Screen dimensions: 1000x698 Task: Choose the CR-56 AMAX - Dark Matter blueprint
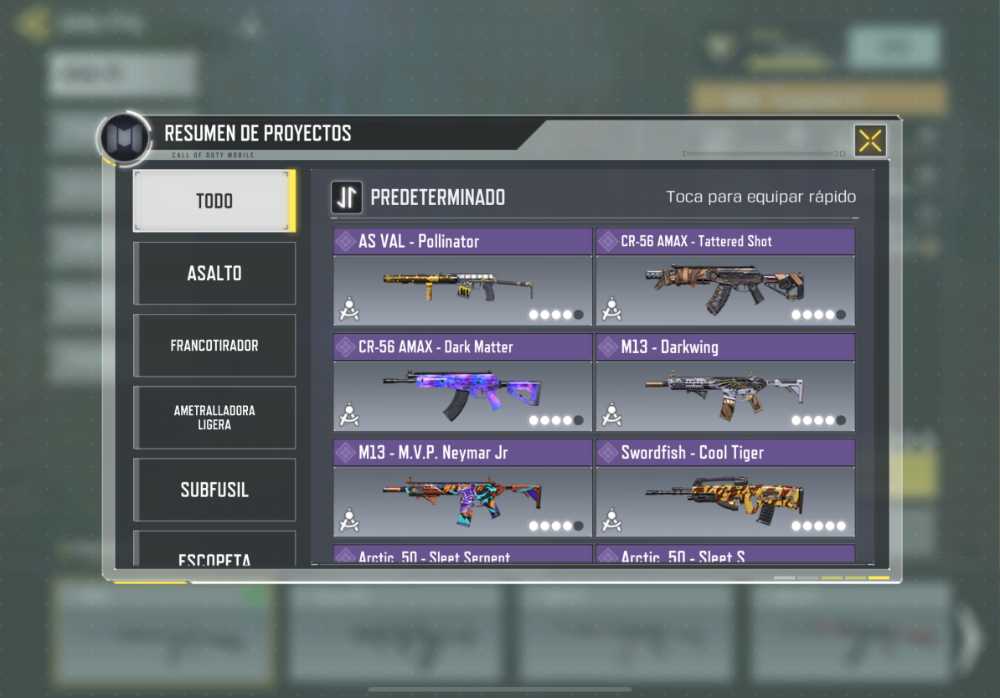click(x=463, y=383)
